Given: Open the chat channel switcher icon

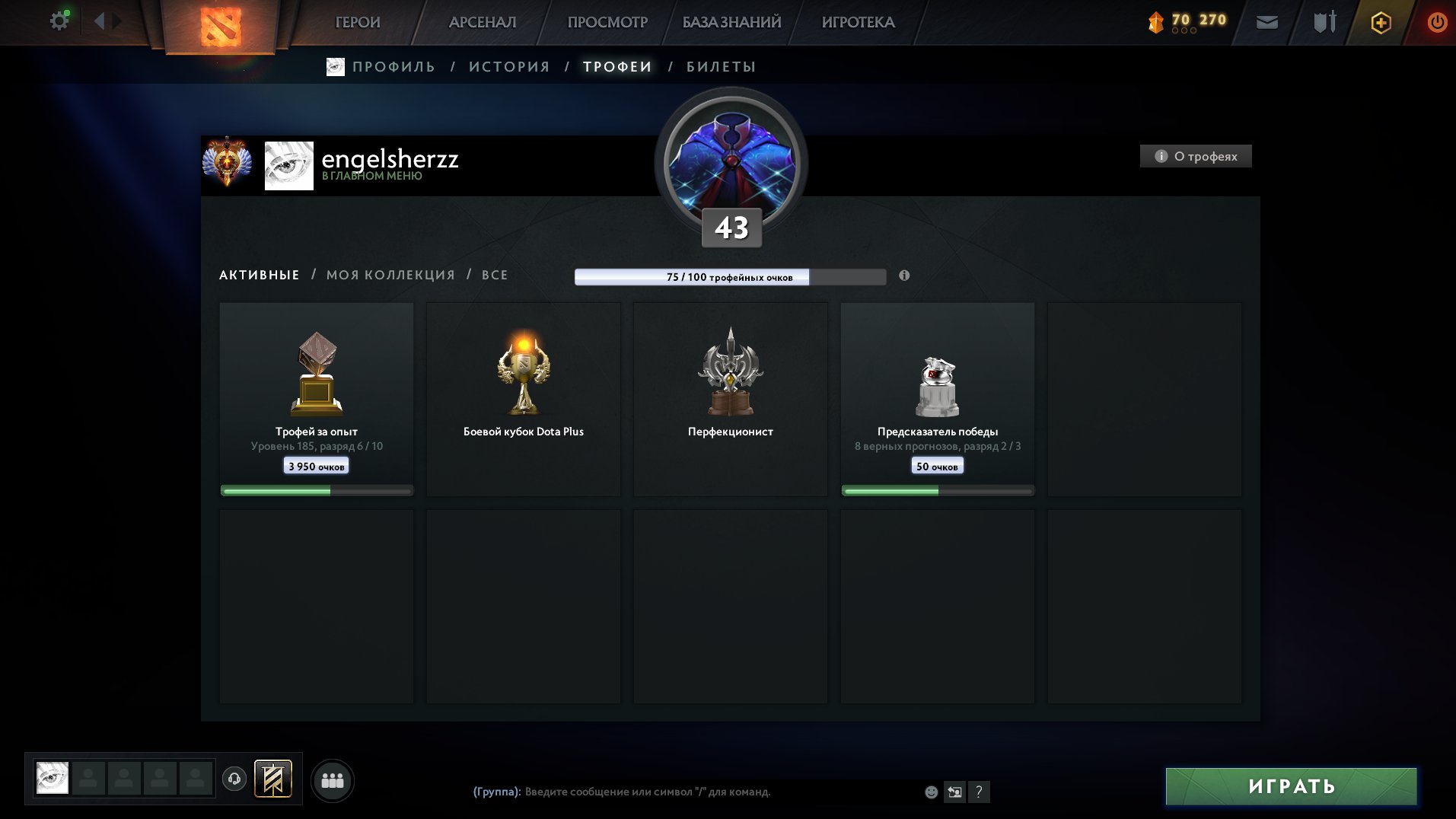Looking at the screenshot, I should (x=954, y=792).
